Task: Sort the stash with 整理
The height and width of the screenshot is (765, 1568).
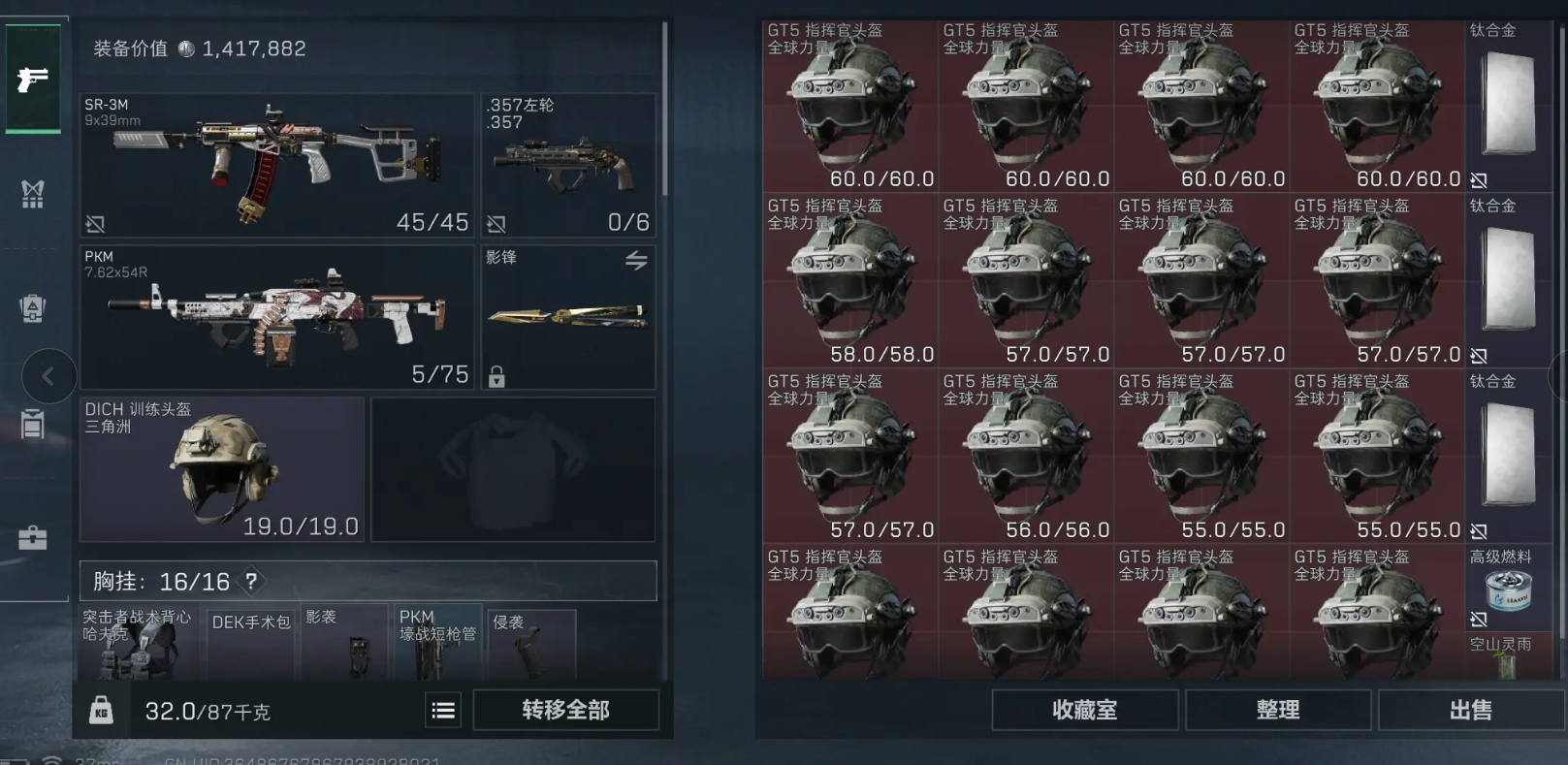Action: 1277,710
